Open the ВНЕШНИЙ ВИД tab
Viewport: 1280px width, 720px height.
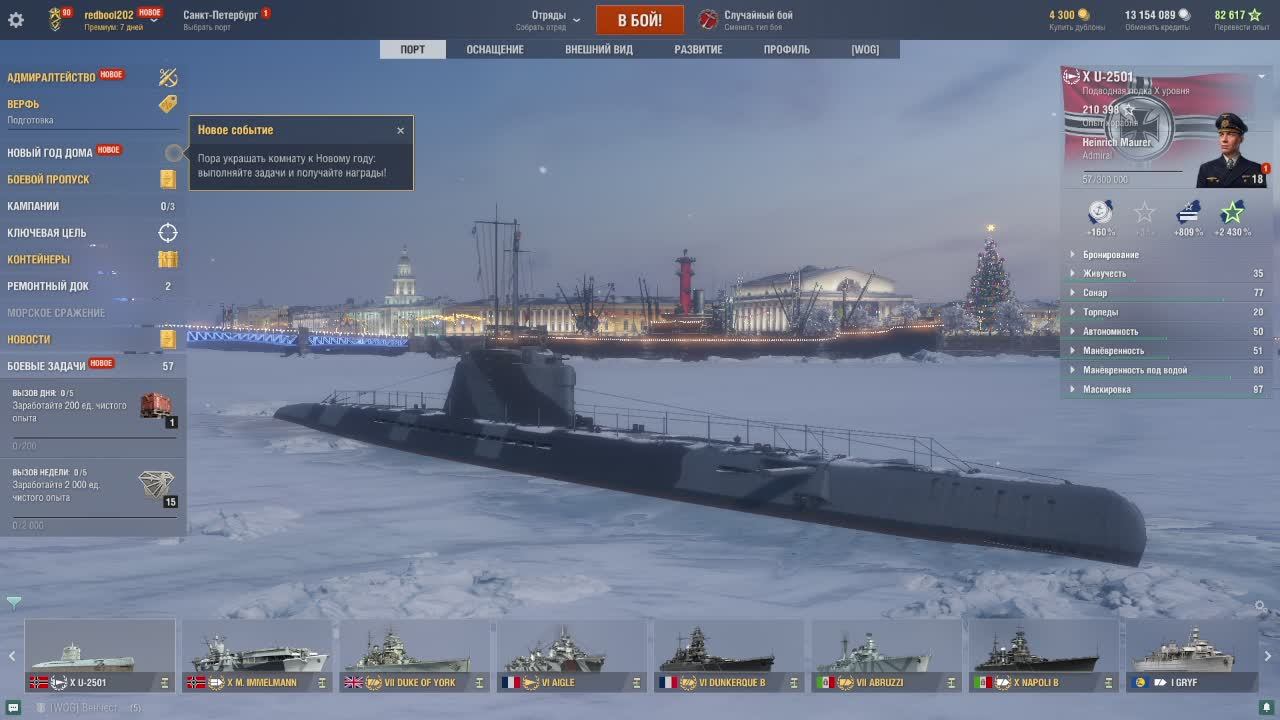pos(598,49)
